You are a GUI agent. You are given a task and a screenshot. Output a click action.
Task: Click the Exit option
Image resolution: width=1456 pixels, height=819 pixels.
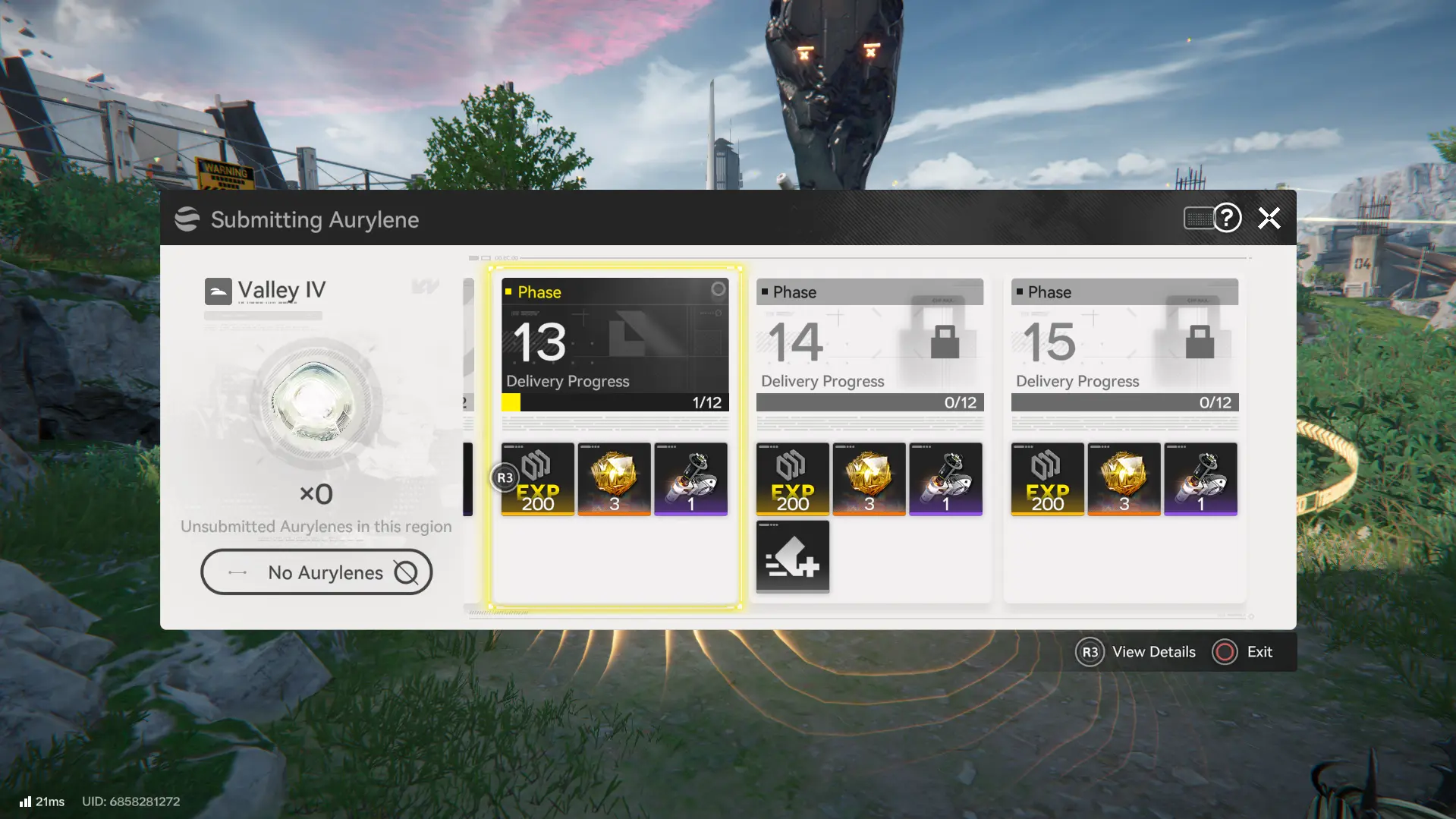point(1244,652)
